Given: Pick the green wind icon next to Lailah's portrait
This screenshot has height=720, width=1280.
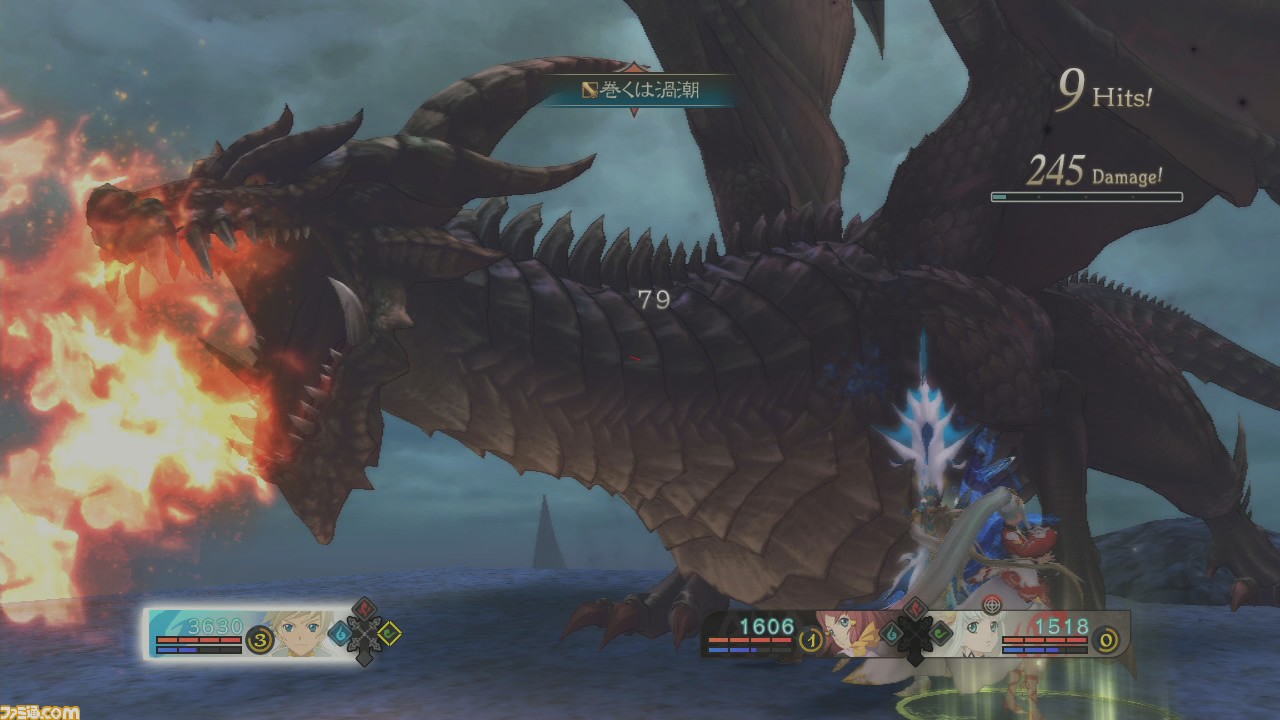Looking at the screenshot, I should 941,631.
